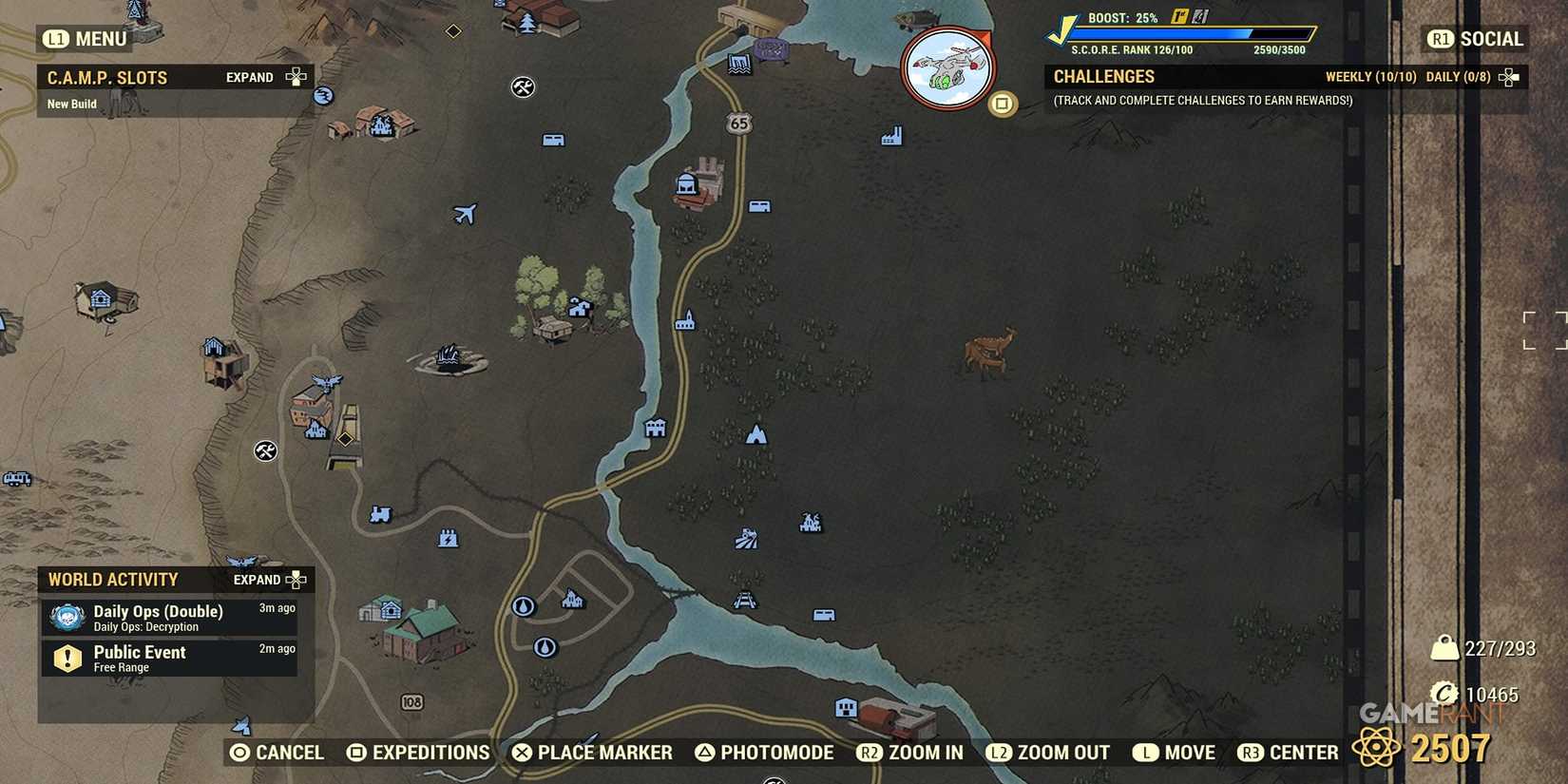Open the Challenges tracking expander
Screen dimensions: 1568x784
(1507, 76)
